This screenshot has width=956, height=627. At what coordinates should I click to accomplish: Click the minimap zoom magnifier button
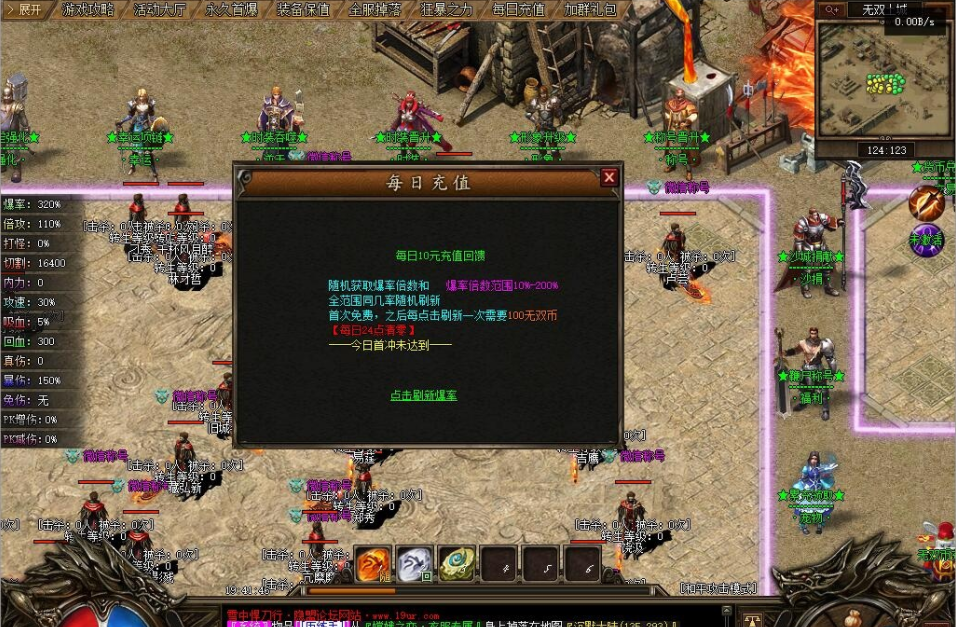coord(831,9)
